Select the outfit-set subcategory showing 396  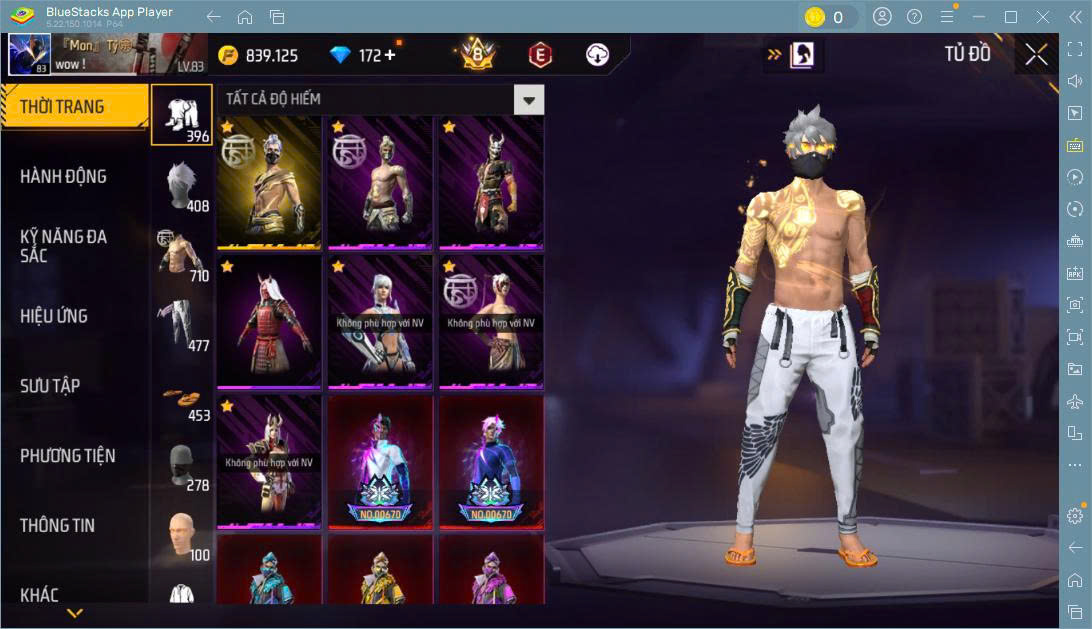[x=182, y=114]
